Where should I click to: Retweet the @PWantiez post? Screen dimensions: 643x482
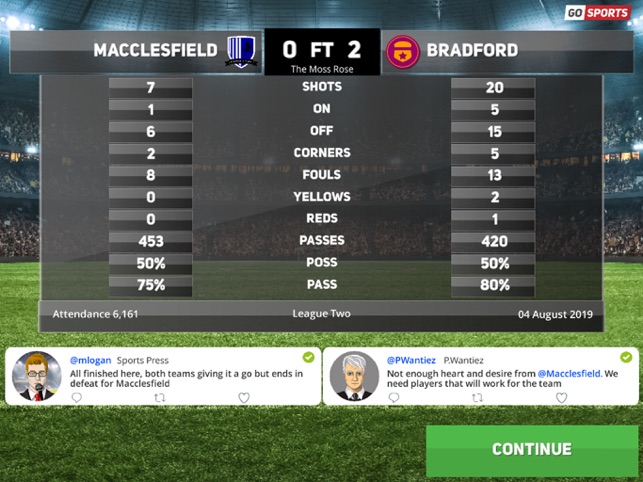[x=477, y=397]
